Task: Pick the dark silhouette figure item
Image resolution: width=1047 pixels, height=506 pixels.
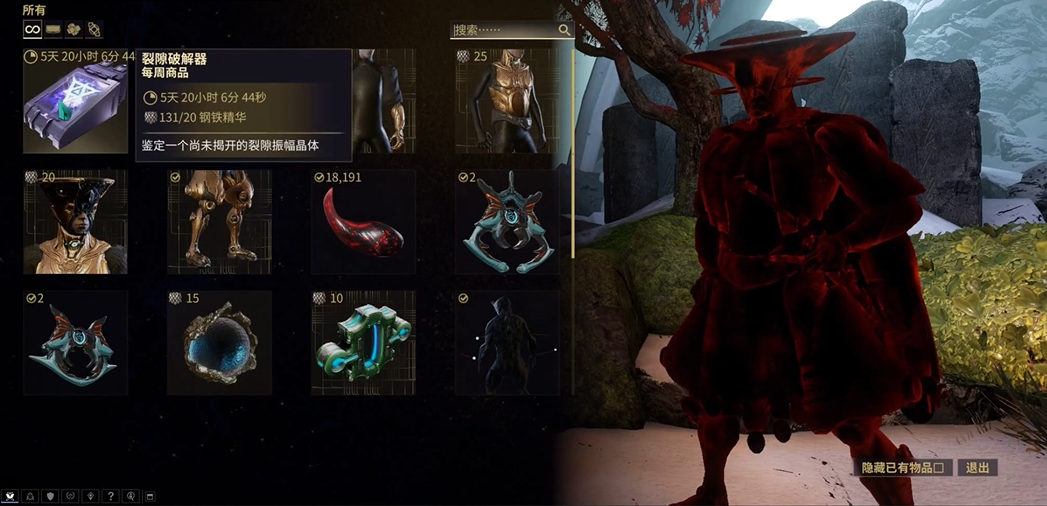Action: point(507,343)
